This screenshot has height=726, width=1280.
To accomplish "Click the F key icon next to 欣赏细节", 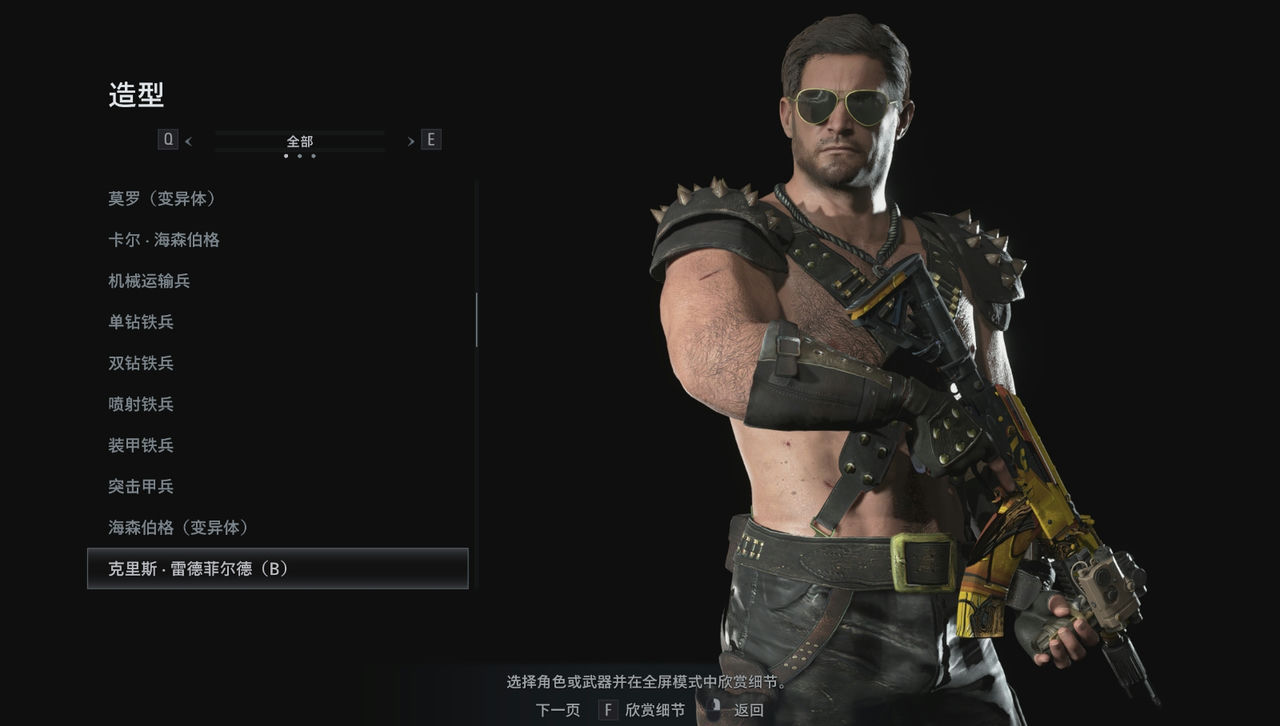I will pos(607,709).
